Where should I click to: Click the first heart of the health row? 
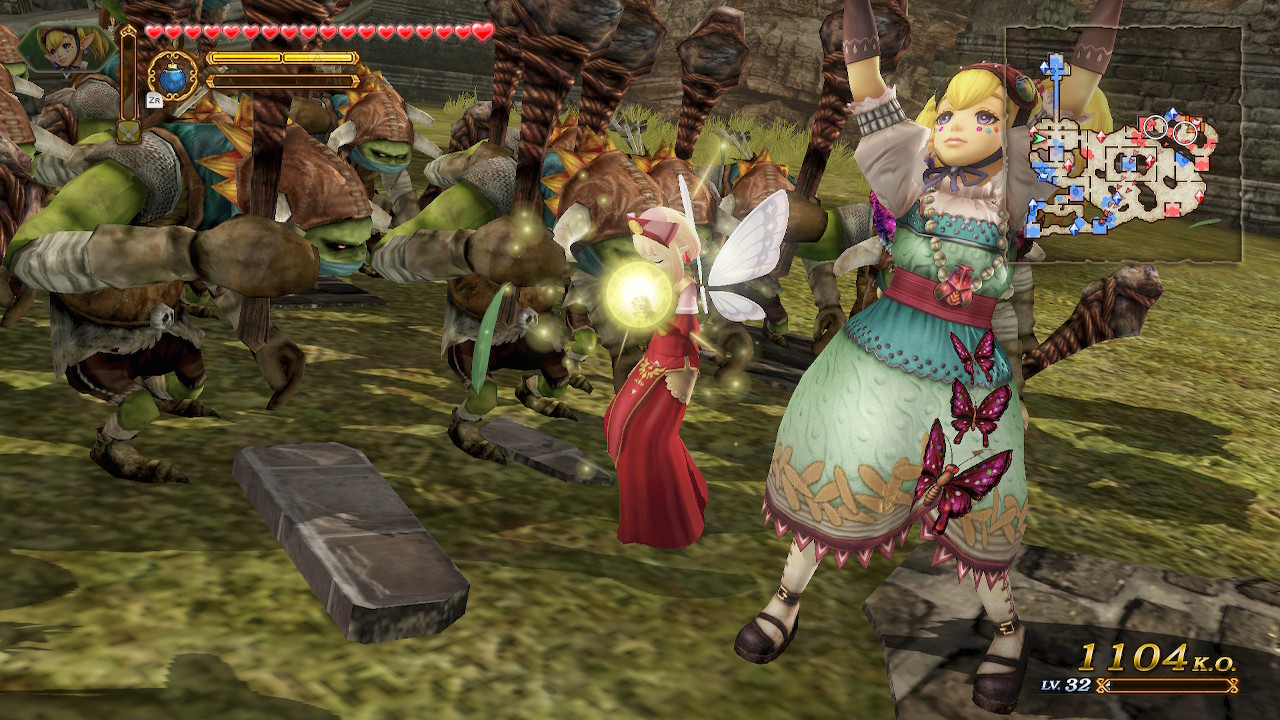coord(155,31)
